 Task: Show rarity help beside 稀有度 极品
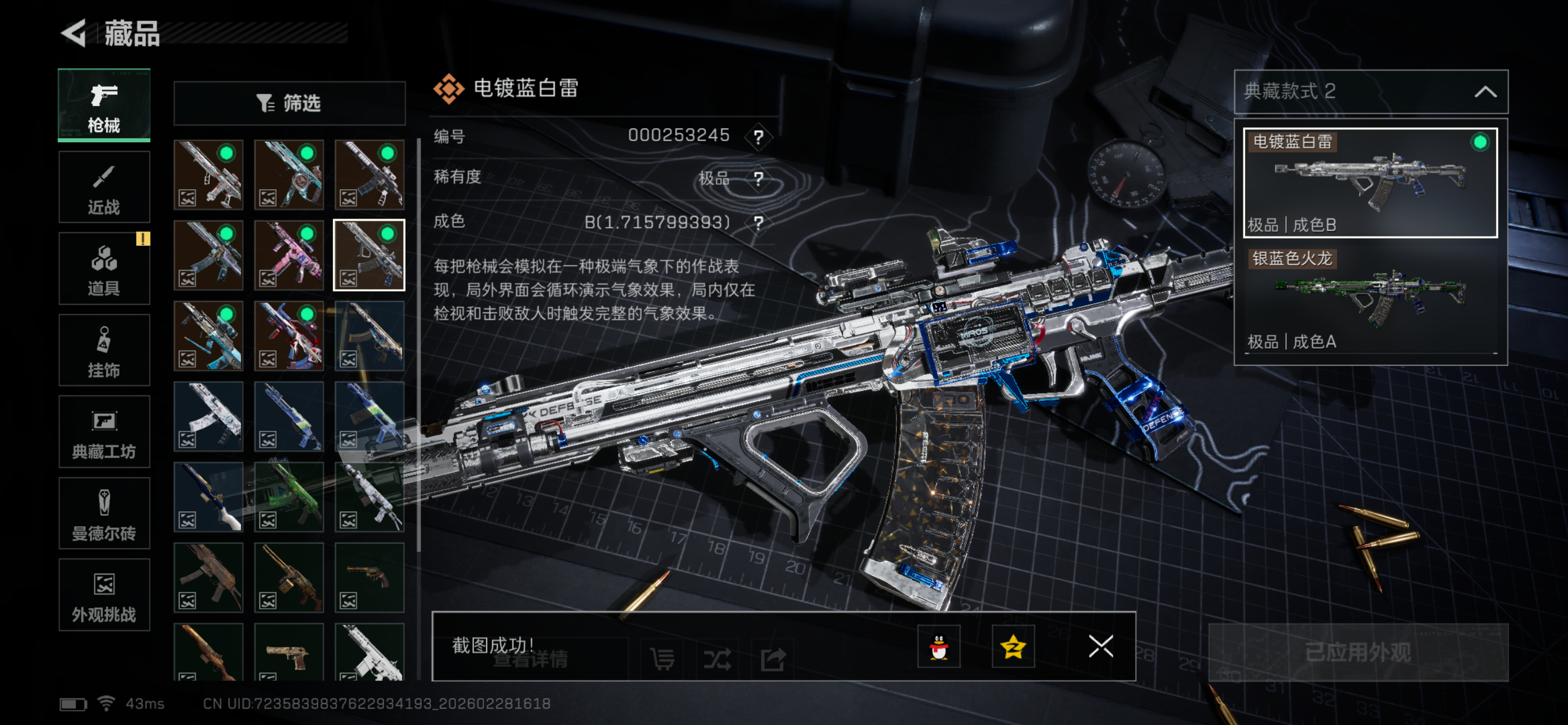(x=758, y=179)
